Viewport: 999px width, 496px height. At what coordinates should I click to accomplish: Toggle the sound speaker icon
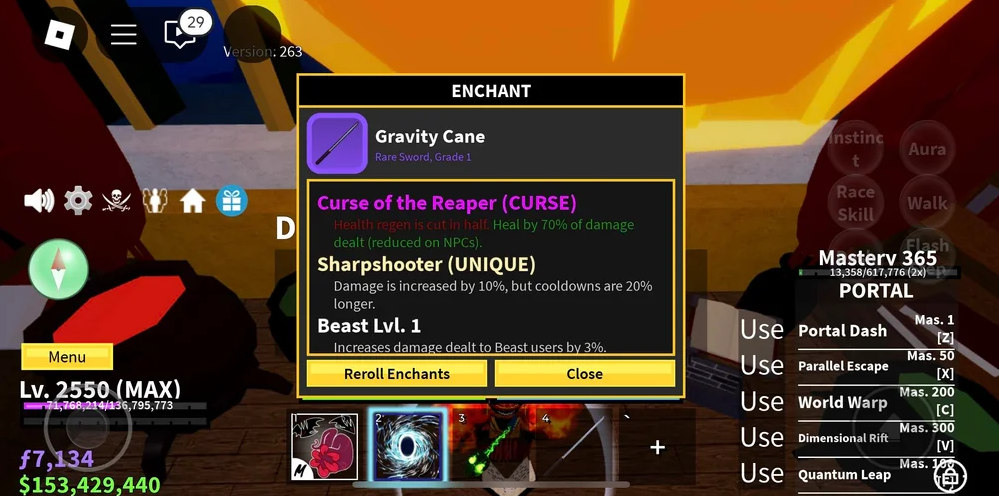point(39,201)
